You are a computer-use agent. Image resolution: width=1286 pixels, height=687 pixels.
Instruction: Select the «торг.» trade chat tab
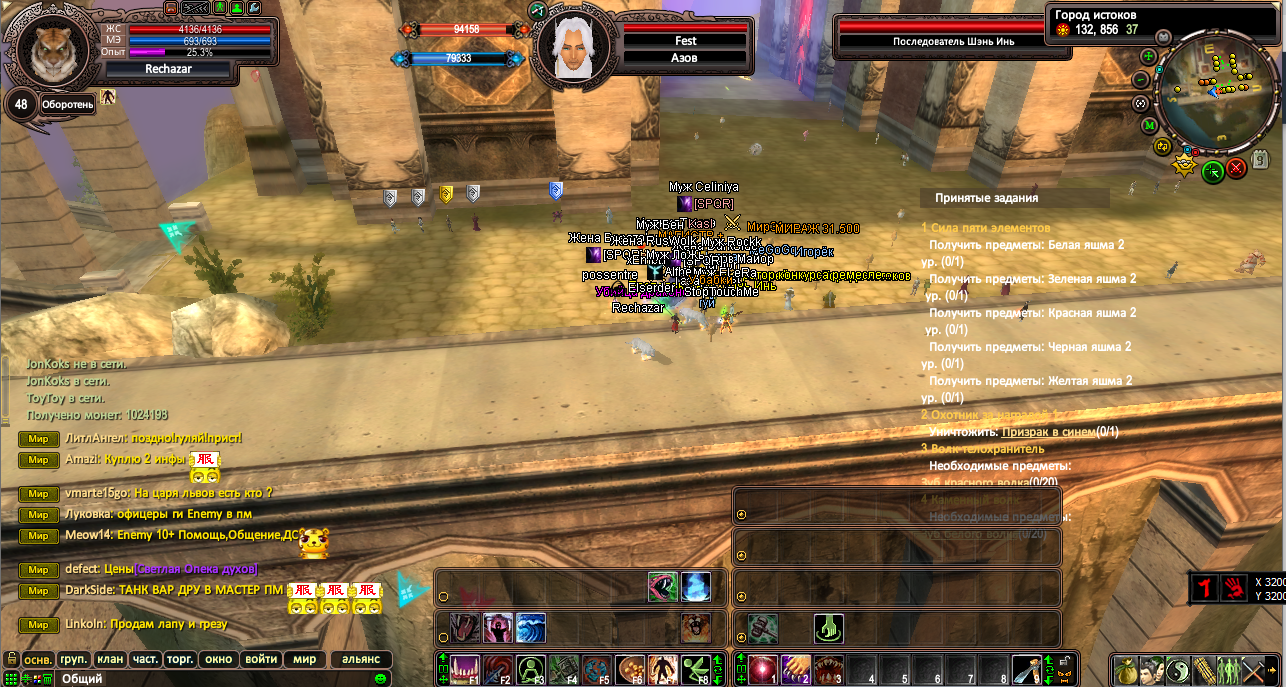point(180,660)
